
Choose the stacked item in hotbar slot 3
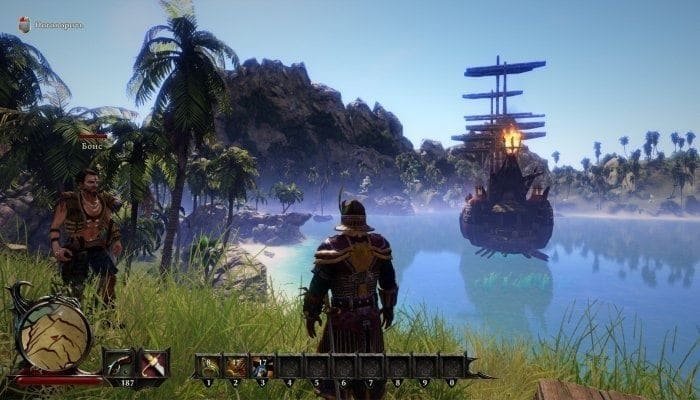[x=262, y=367]
